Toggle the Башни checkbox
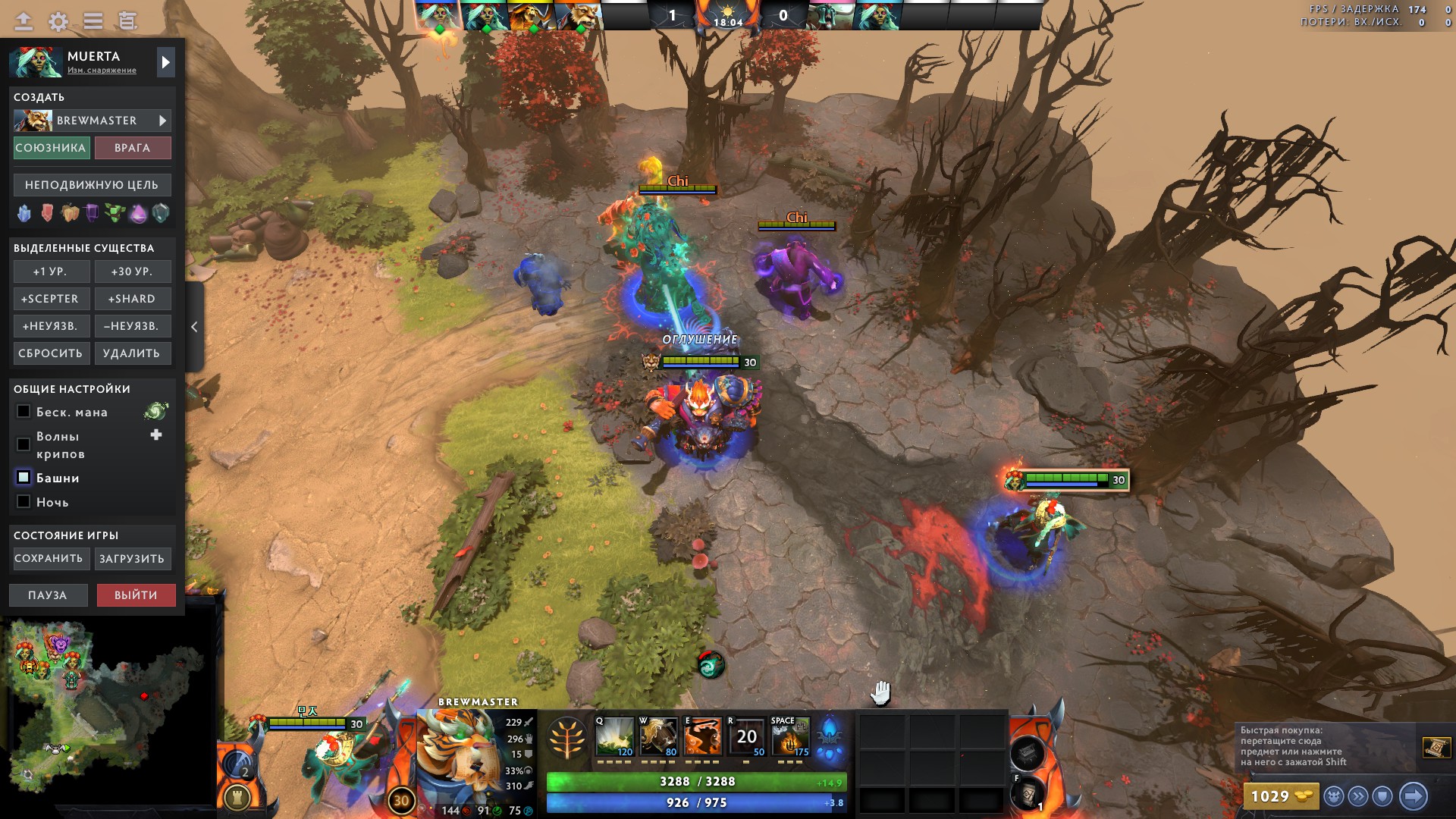The height and width of the screenshot is (819, 1456). pos(23,478)
